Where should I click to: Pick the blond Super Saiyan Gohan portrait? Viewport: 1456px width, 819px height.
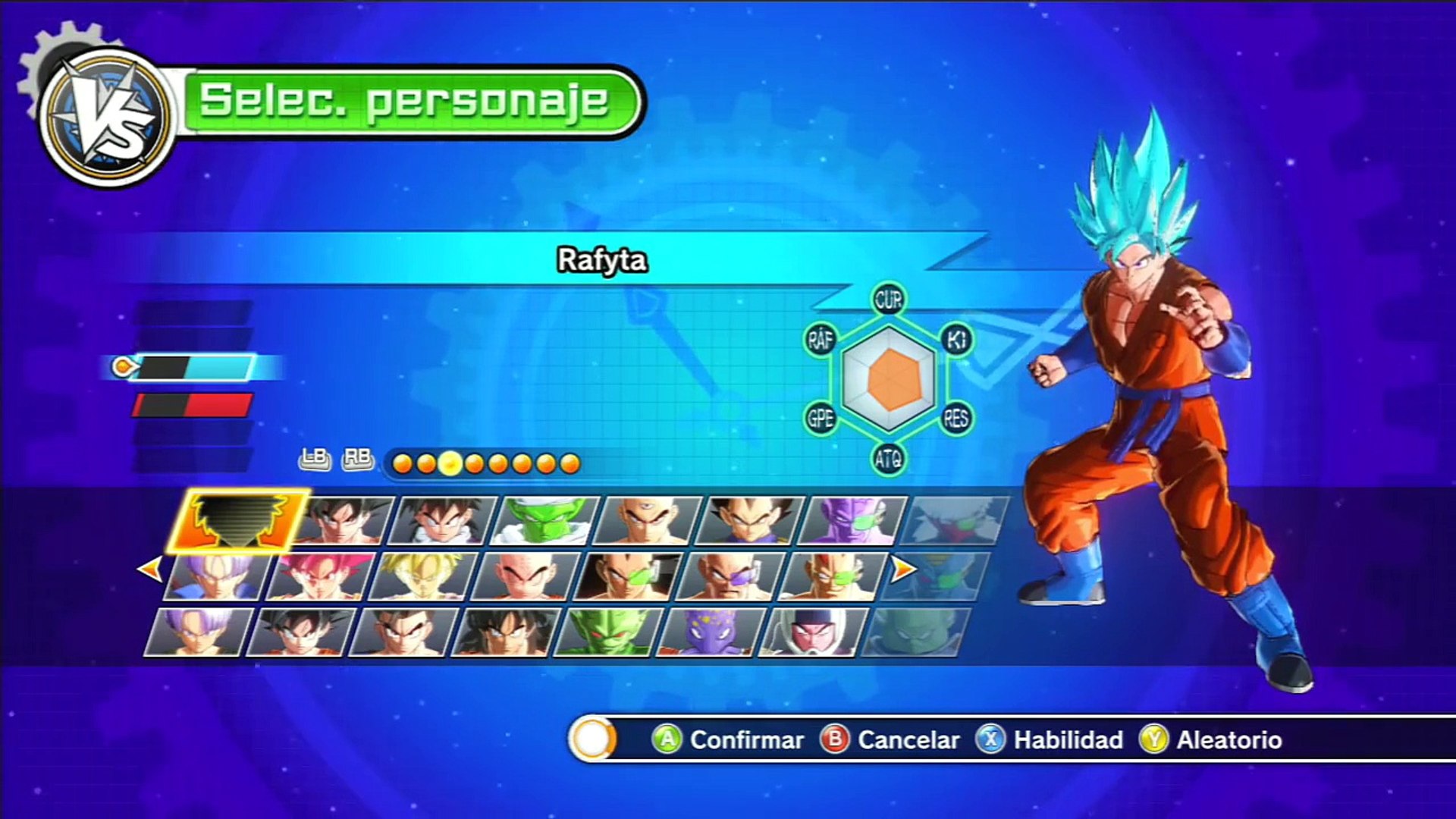coord(422,577)
